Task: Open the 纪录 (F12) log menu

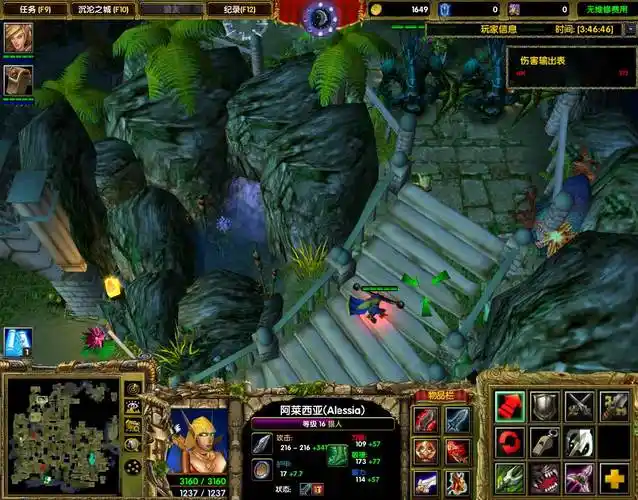Action: pos(239,9)
